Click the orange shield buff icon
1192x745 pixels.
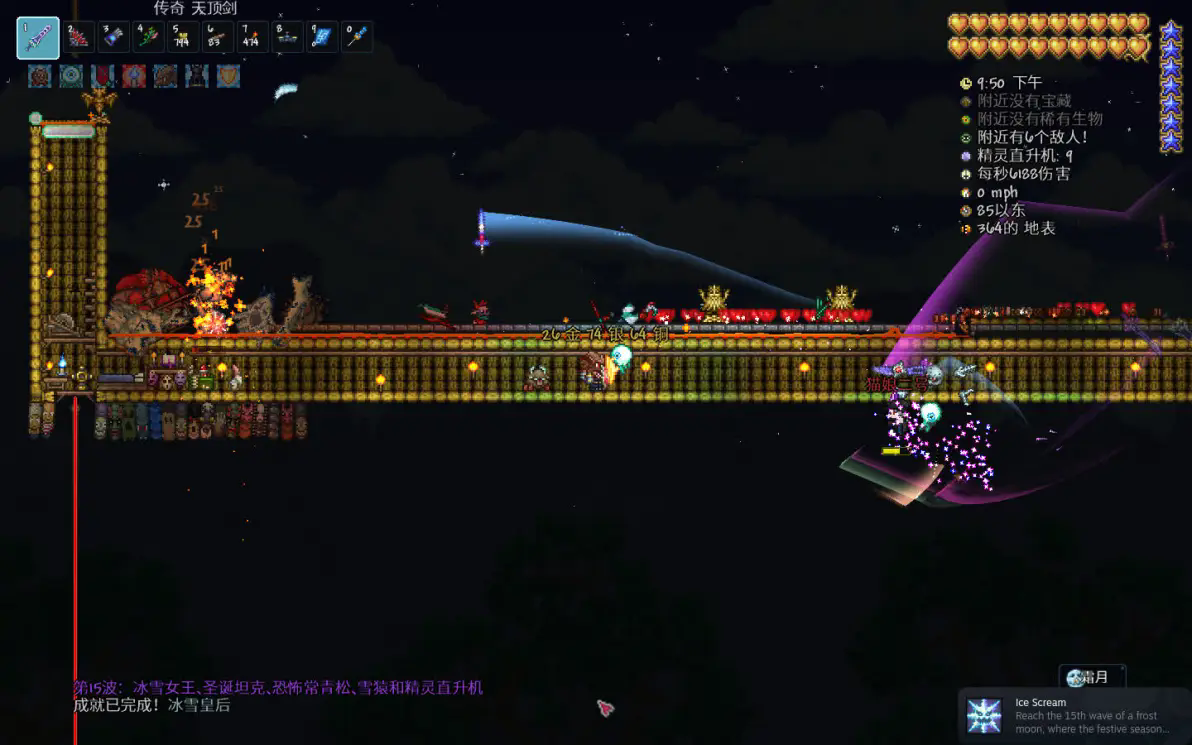coord(228,76)
